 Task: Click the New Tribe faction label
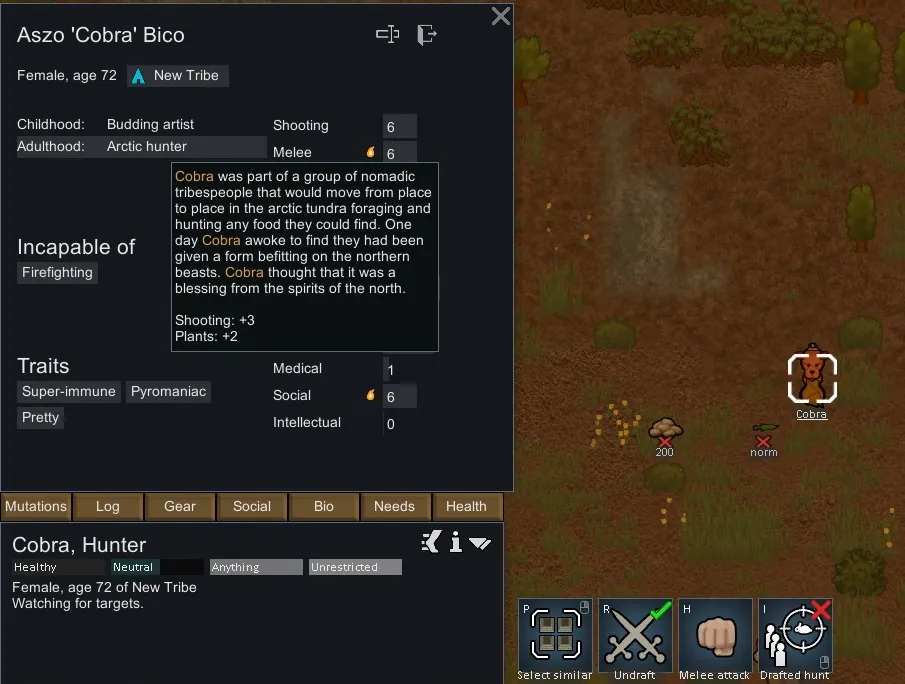point(178,76)
